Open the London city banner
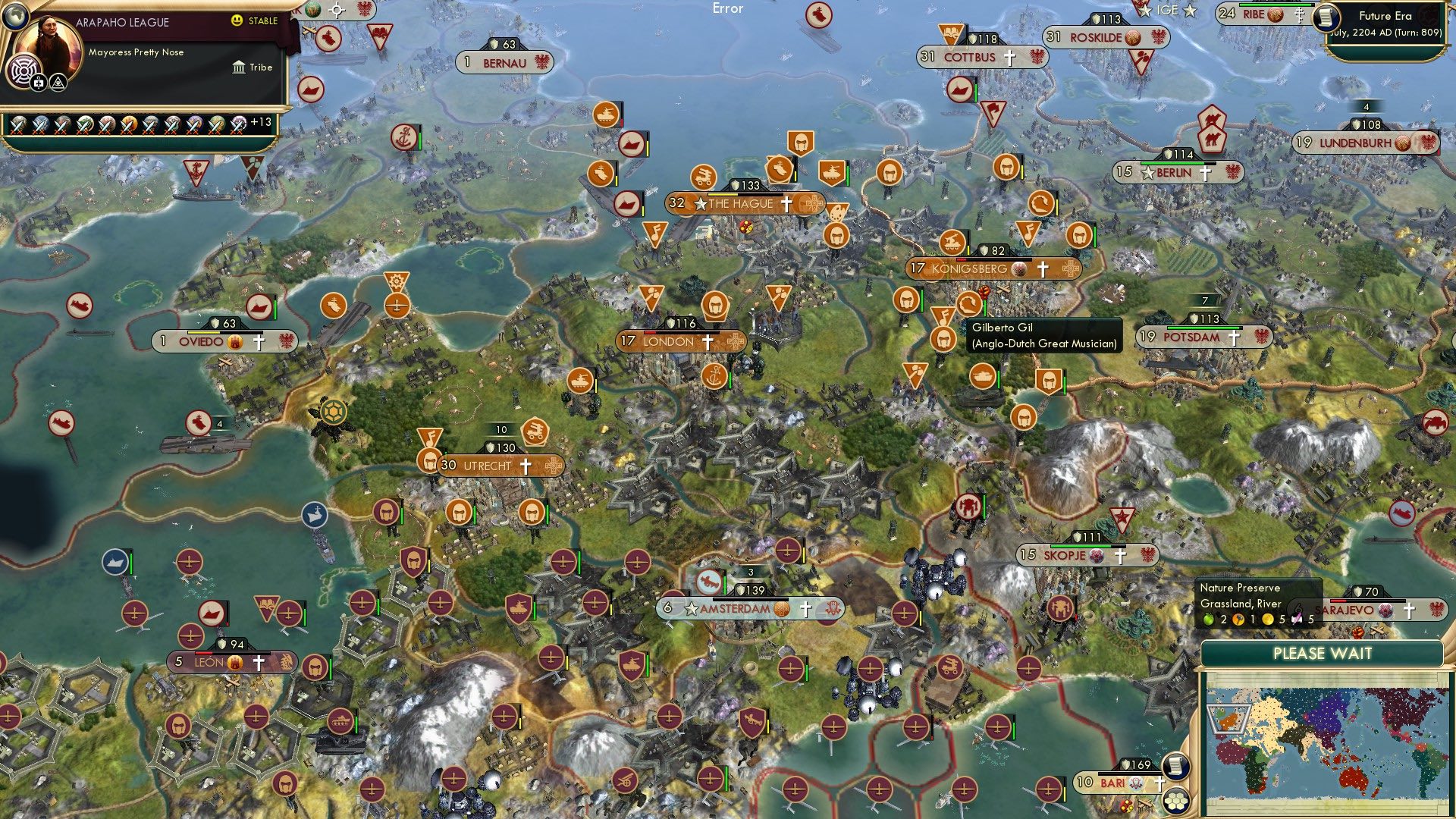The height and width of the screenshot is (819, 1456). pyautogui.click(x=667, y=341)
